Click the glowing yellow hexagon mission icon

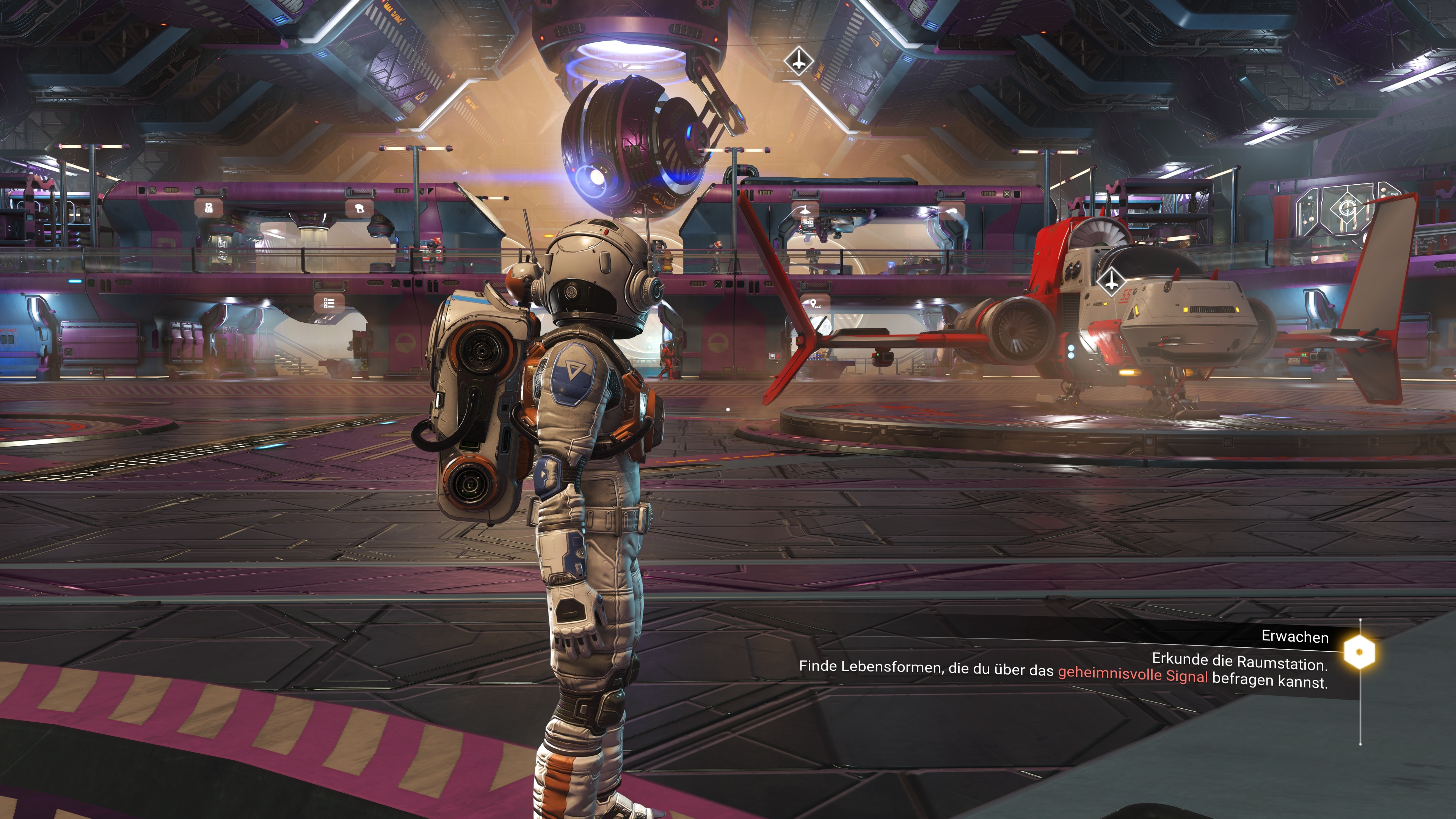(1359, 652)
